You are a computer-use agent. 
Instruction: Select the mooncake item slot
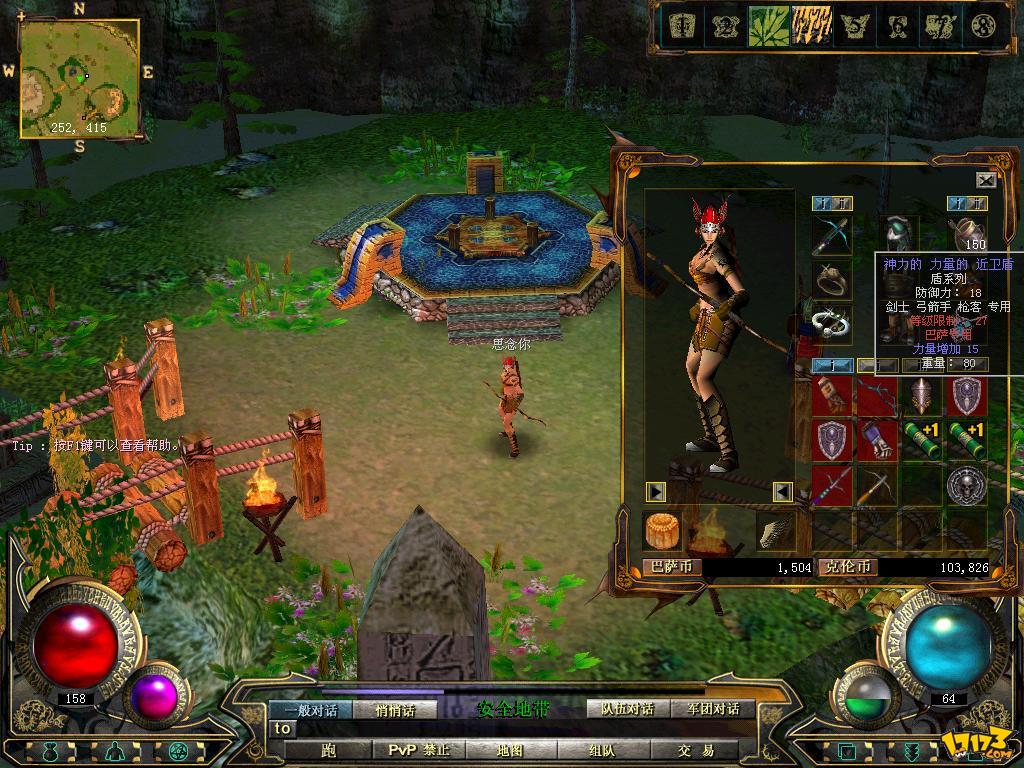tap(662, 530)
